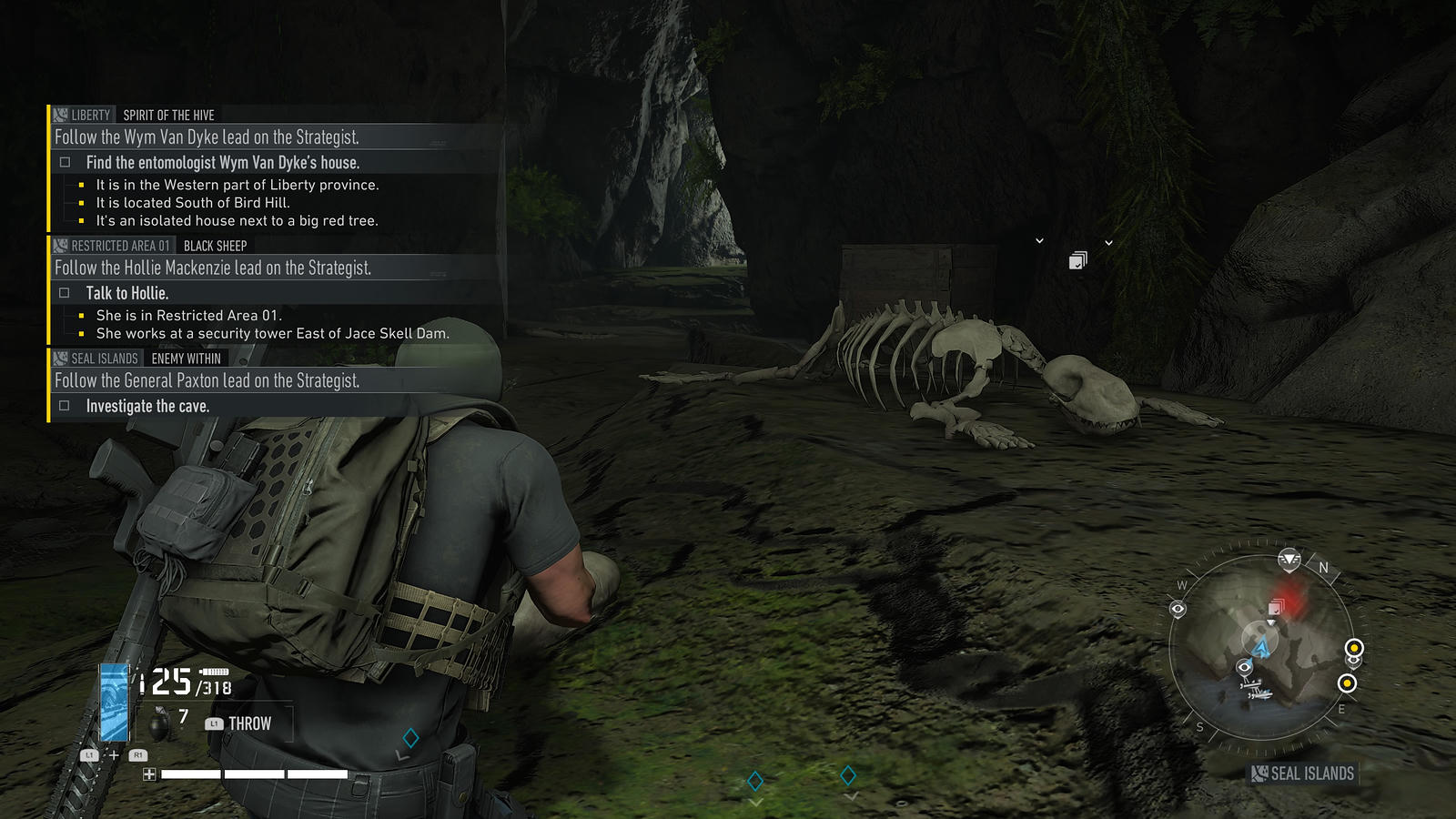Tick the Talk to Hollie checkbox
Image resolution: width=1456 pixels, height=819 pixels.
tap(65, 293)
